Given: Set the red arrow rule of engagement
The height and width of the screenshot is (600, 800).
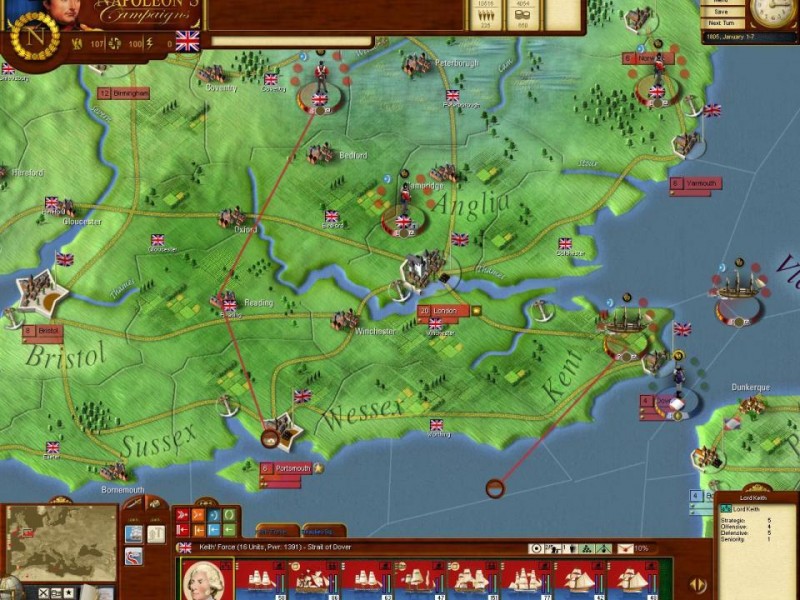Looking at the screenshot, I should point(183,530).
